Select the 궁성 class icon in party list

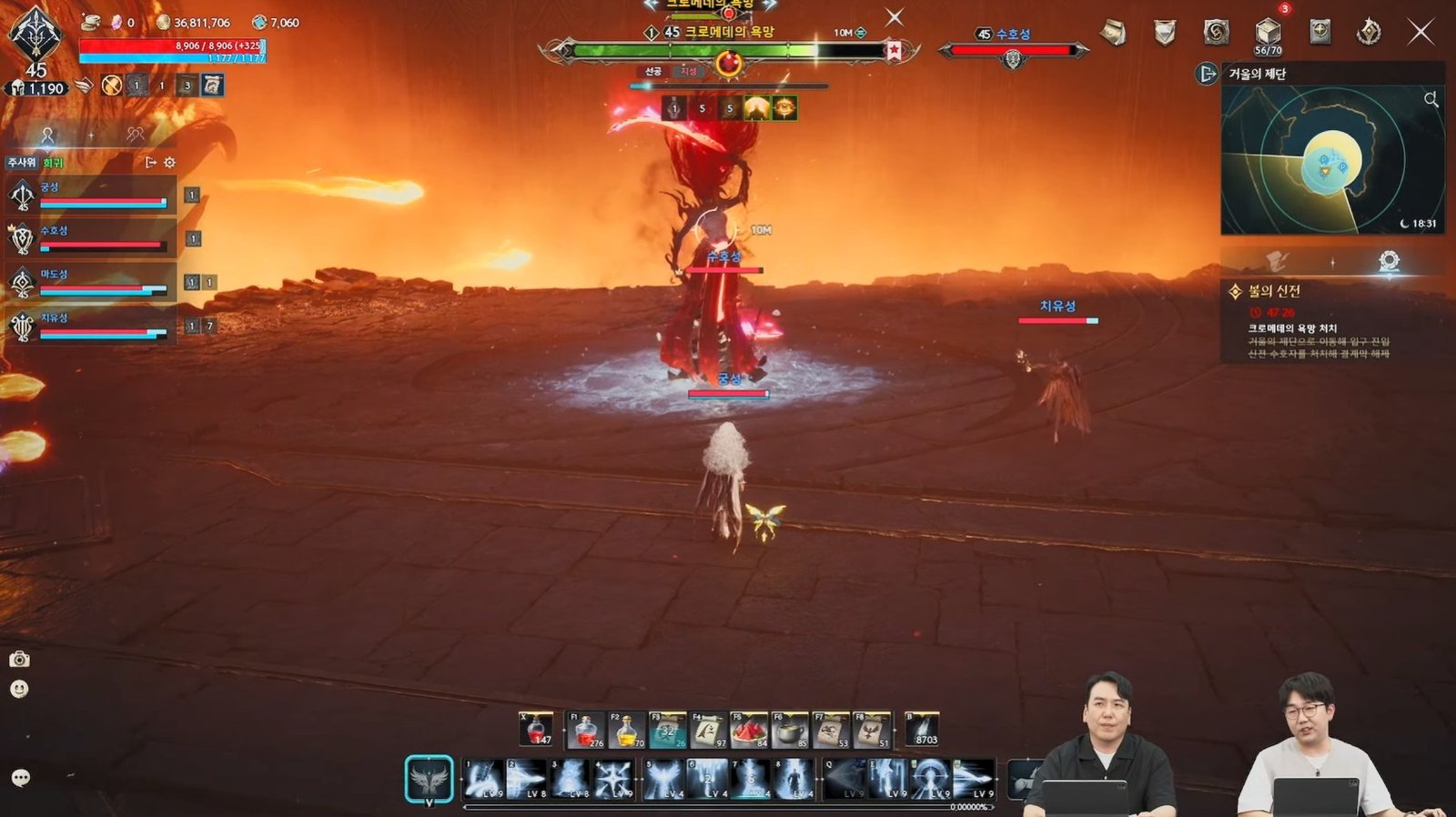coord(23,194)
